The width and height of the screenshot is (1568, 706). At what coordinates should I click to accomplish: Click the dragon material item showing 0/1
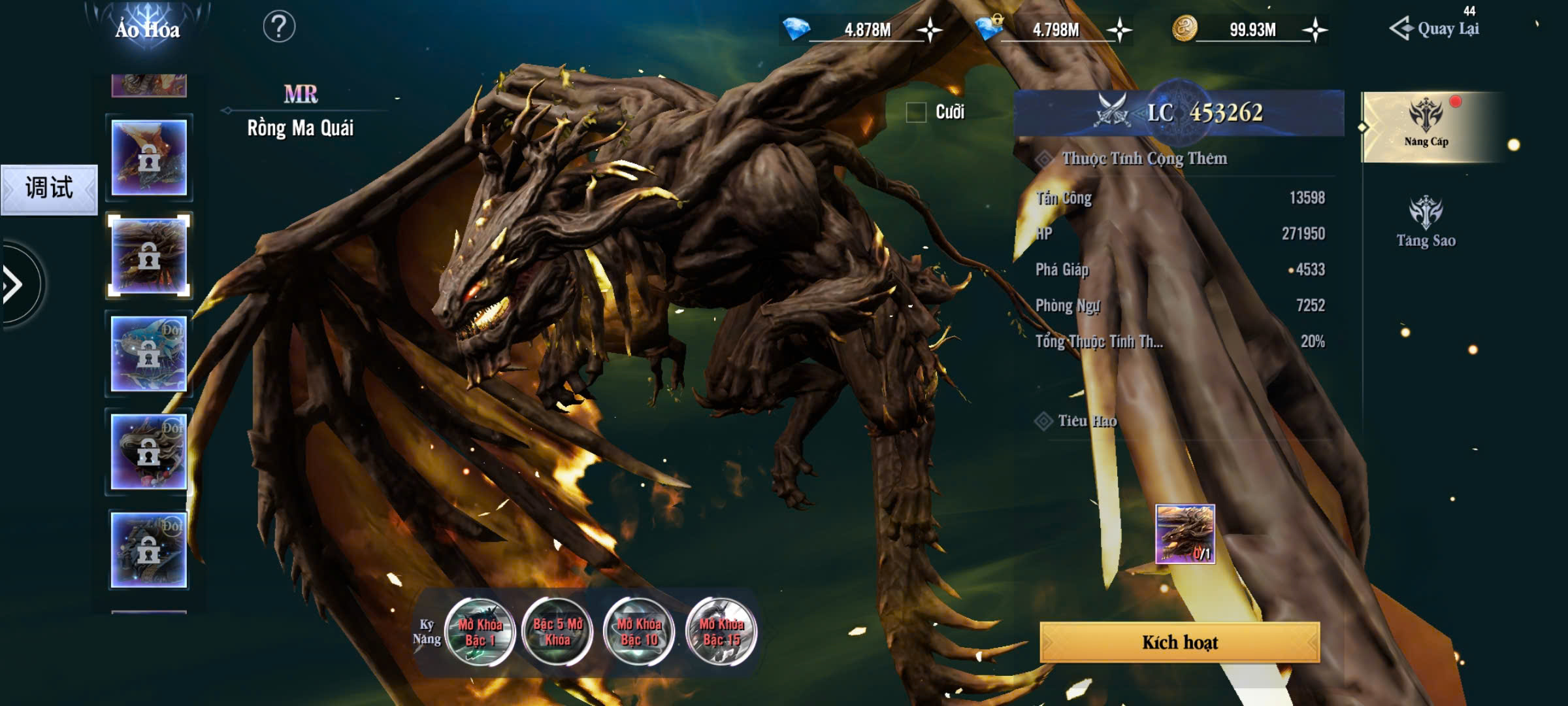pyautogui.click(x=1184, y=534)
